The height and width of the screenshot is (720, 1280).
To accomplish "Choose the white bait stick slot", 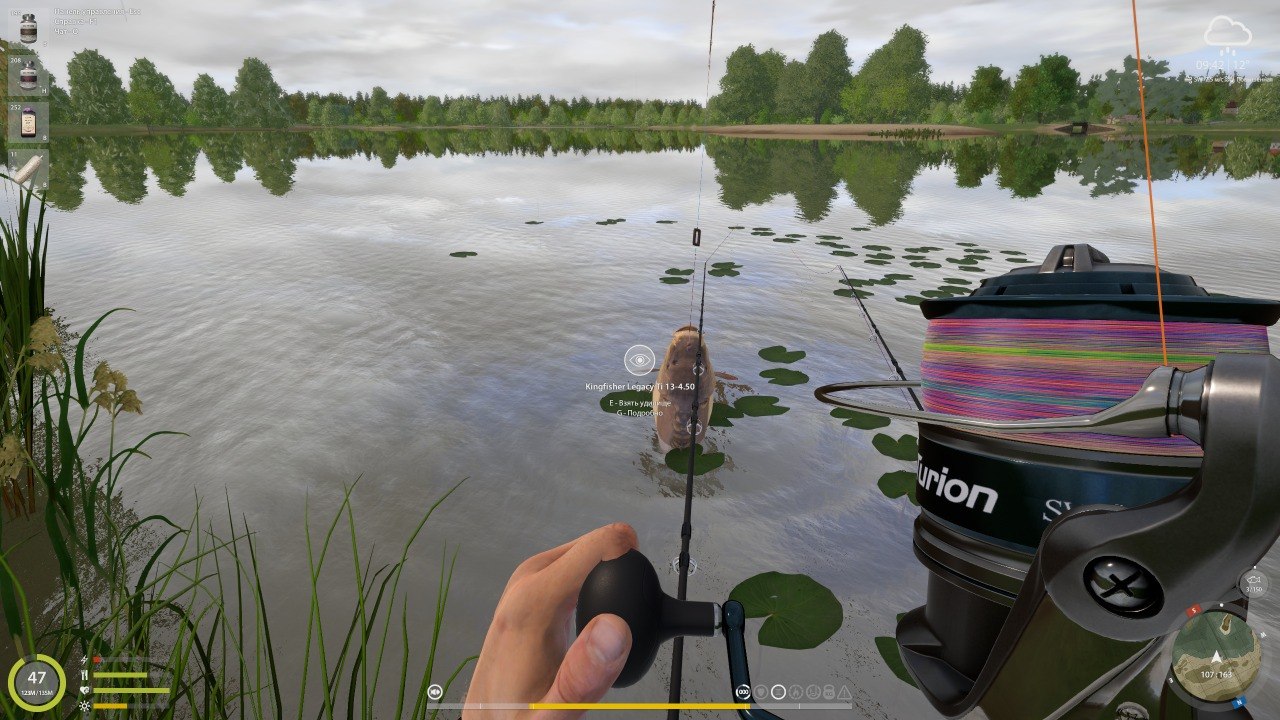I will 28,168.
